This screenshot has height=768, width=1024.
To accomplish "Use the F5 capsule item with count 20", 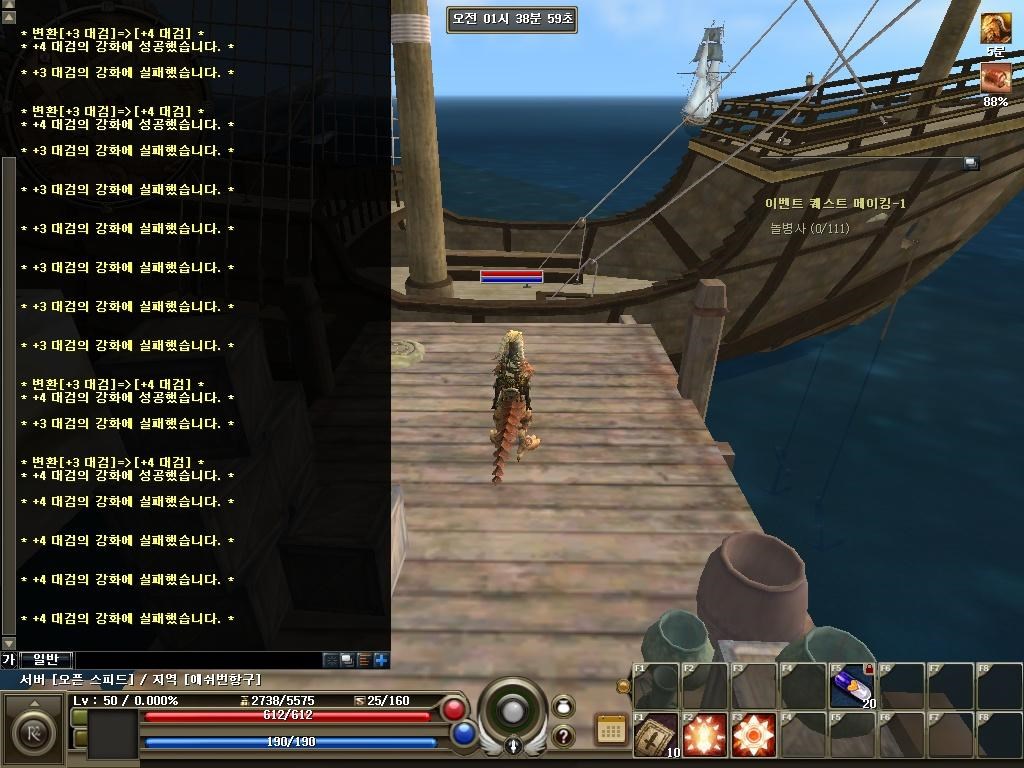I will (852, 686).
